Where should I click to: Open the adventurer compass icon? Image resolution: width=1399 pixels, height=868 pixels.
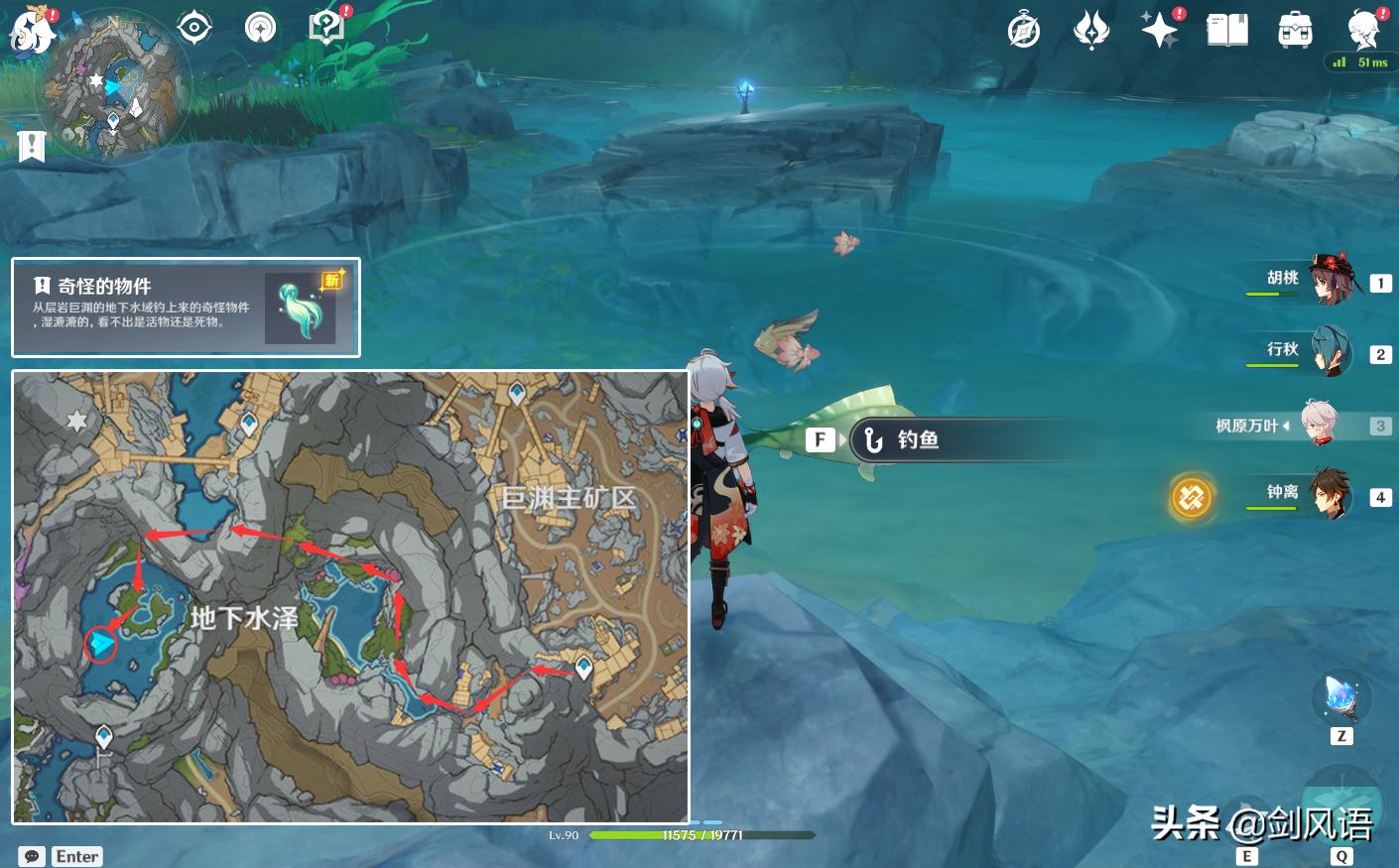coord(260,28)
